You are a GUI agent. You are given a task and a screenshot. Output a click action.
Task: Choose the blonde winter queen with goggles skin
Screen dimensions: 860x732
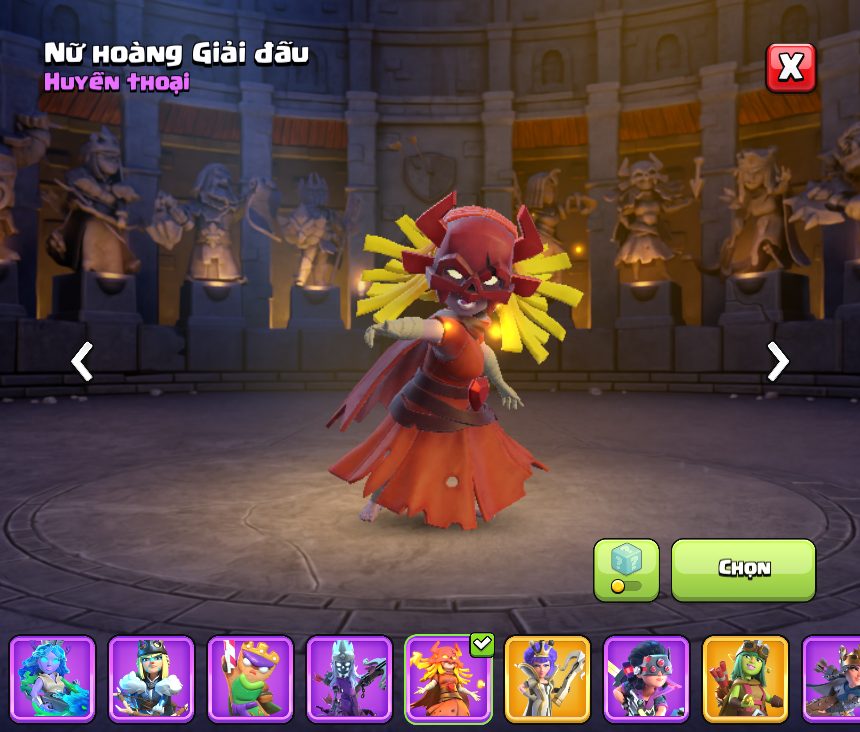pyautogui.click(x=151, y=679)
